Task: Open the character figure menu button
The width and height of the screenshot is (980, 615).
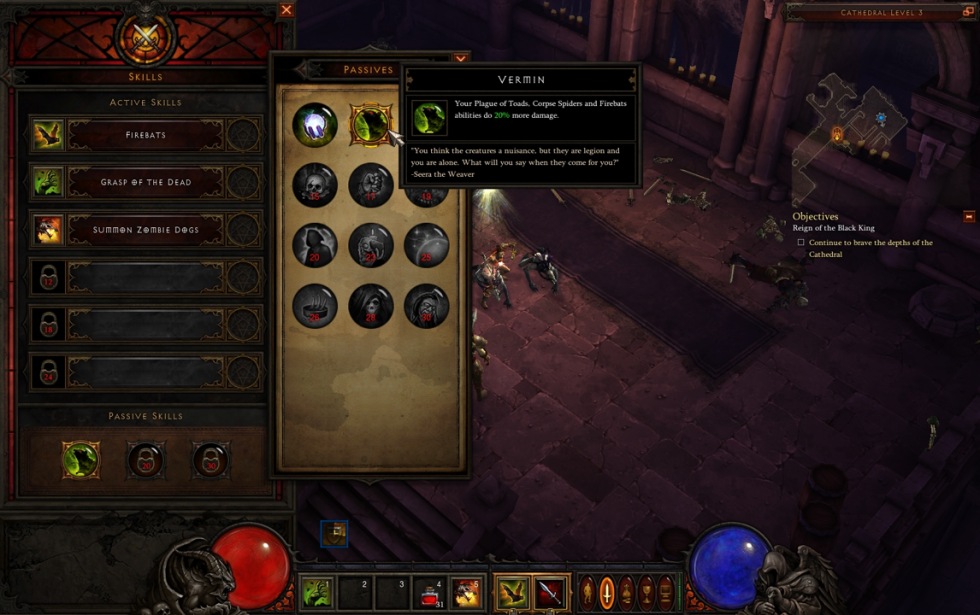Action: tap(588, 592)
